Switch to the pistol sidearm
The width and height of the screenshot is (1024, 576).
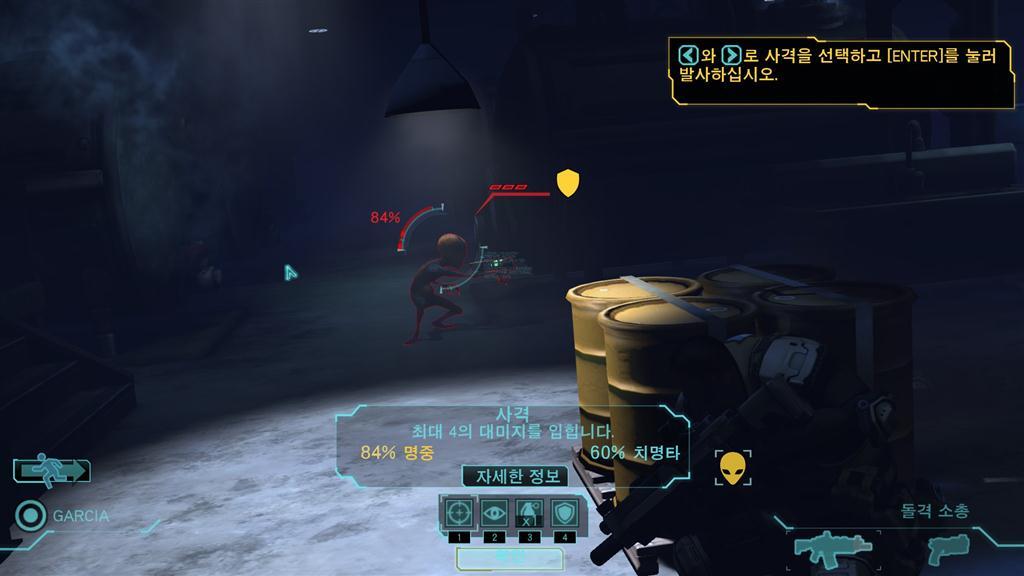click(948, 547)
